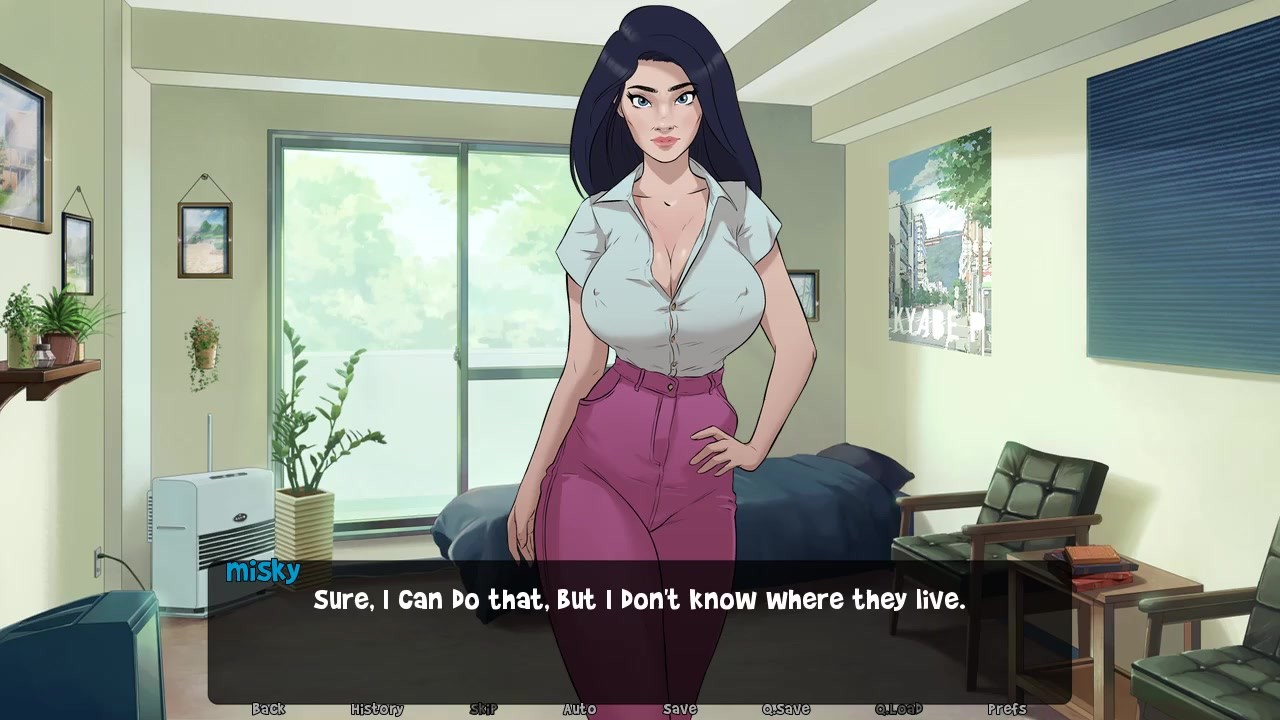Image resolution: width=1280 pixels, height=720 pixels.
Task: Quick save with Q.Save
Action: [786, 709]
